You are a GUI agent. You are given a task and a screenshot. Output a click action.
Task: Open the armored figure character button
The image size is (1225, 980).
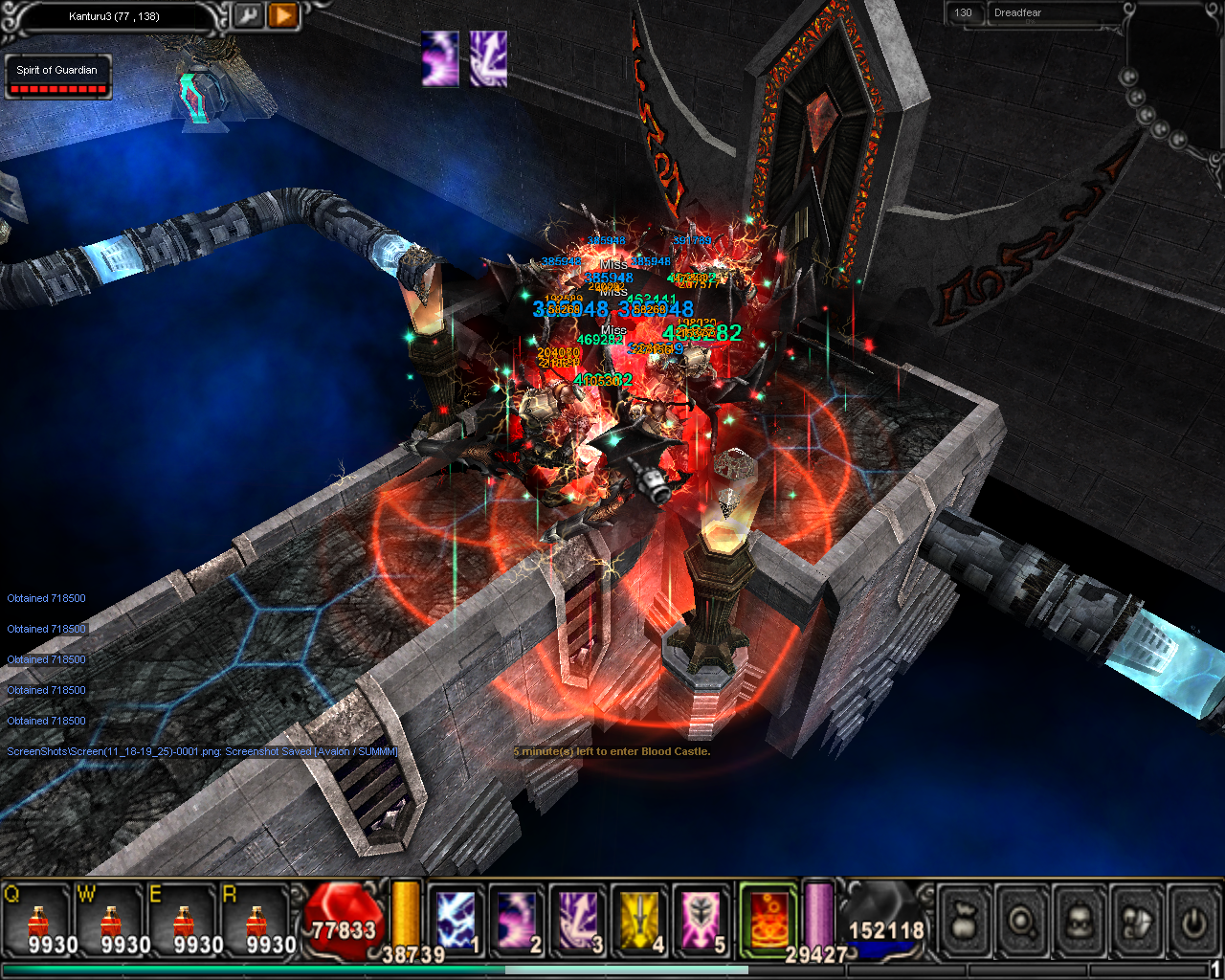[1136, 922]
